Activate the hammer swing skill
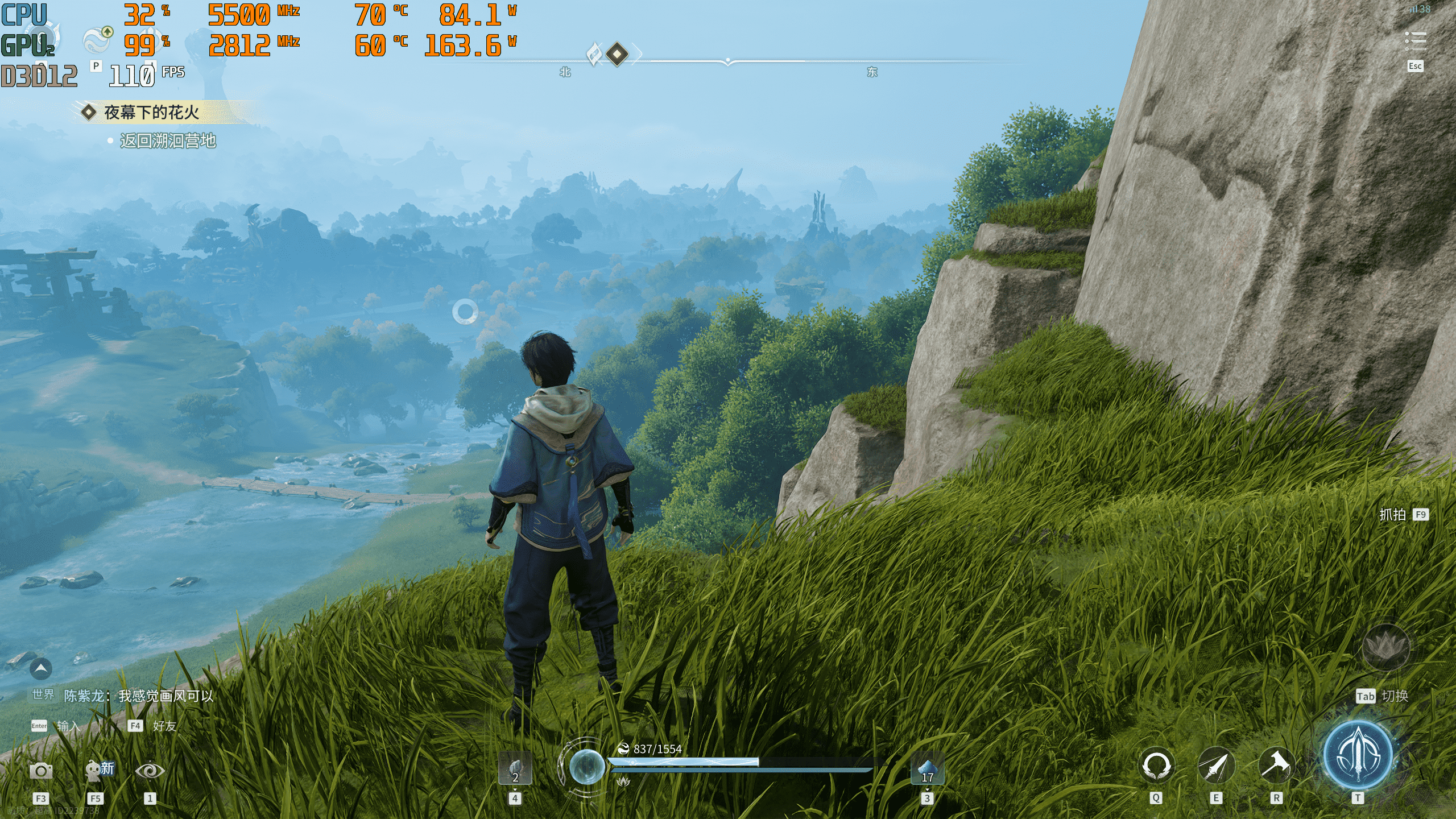The height and width of the screenshot is (819, 1456). click(x=1276, y=765)
